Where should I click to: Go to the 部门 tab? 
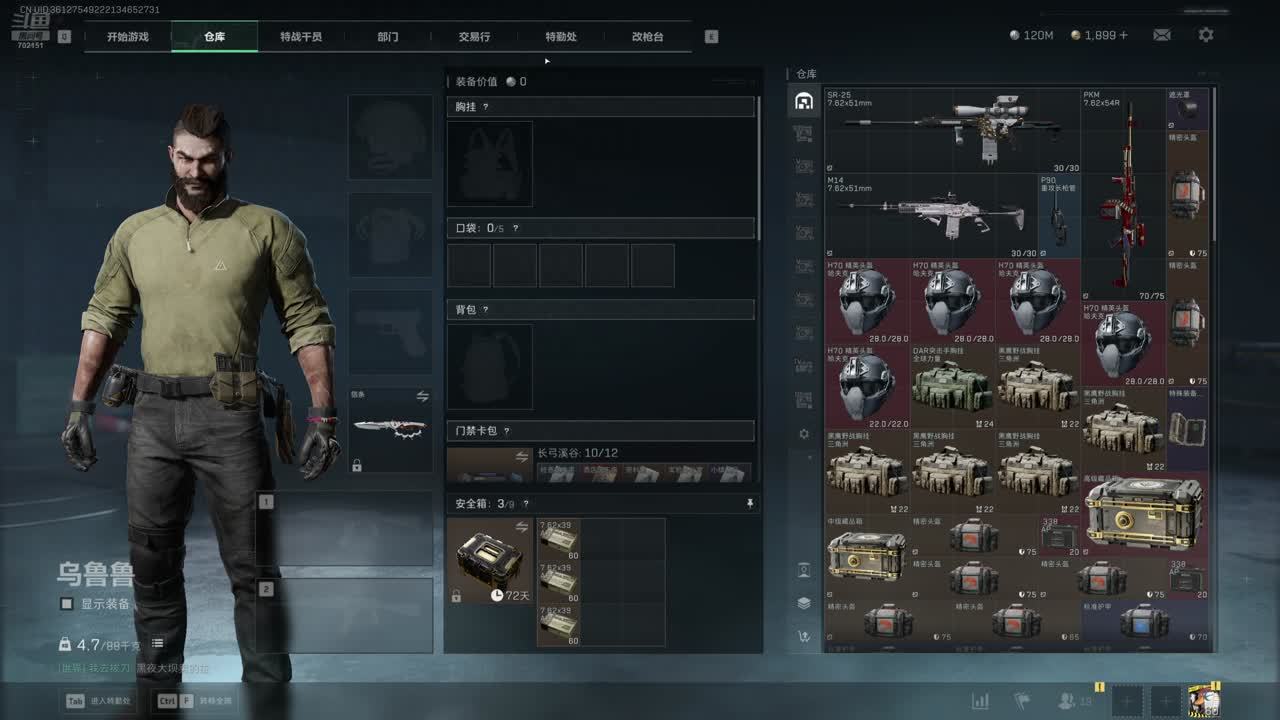[388, 37]
